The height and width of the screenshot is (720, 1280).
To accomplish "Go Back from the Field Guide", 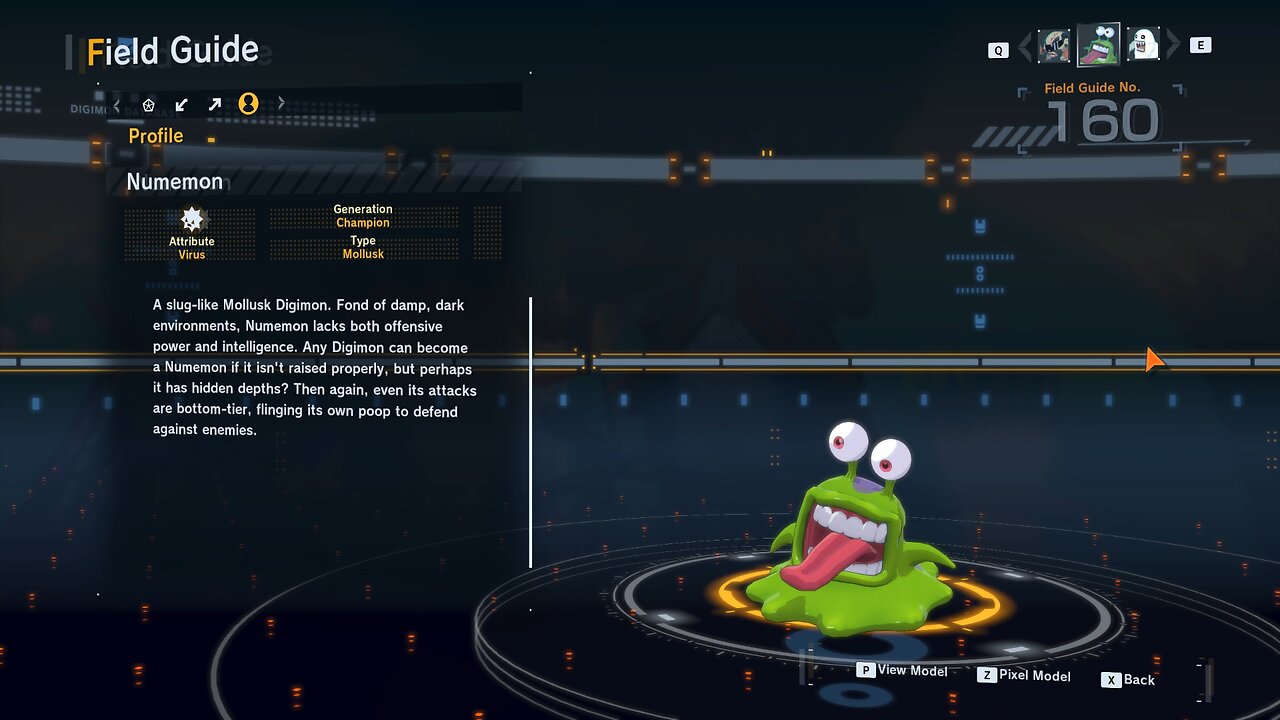I will 1128,680.
